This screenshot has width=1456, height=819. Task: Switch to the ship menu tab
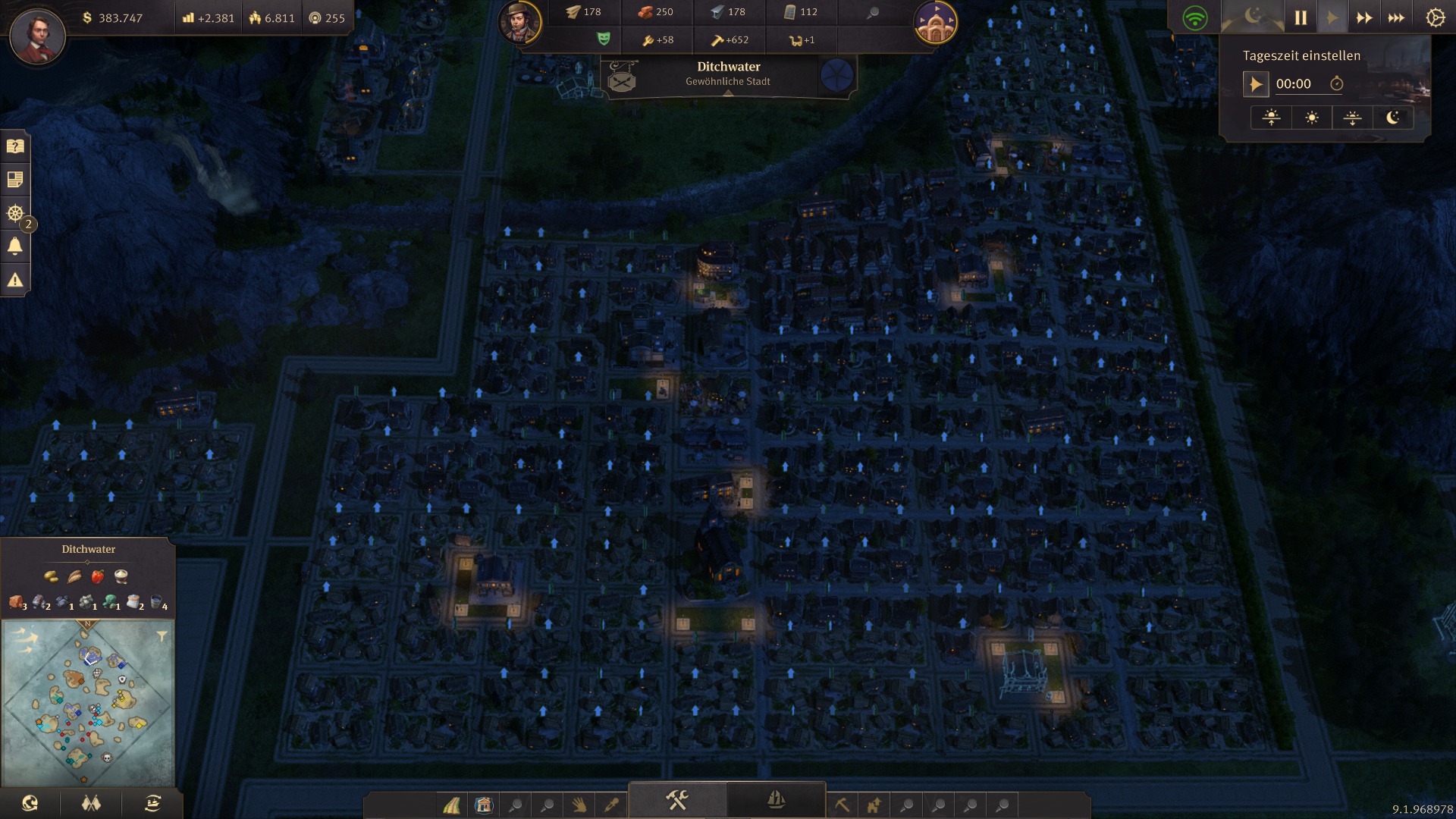pyautogui.click(x=775, y=800)
